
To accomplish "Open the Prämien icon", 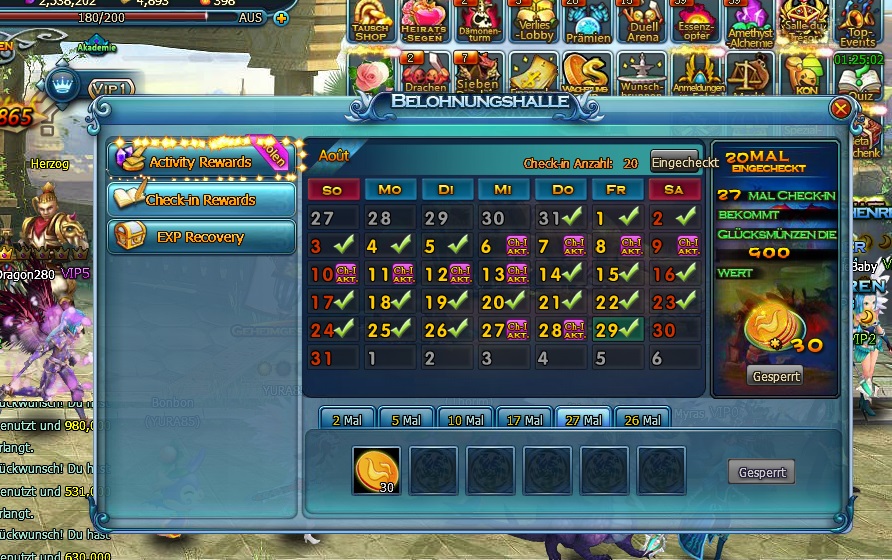I will pyautogui.click(x=586, y=21).
